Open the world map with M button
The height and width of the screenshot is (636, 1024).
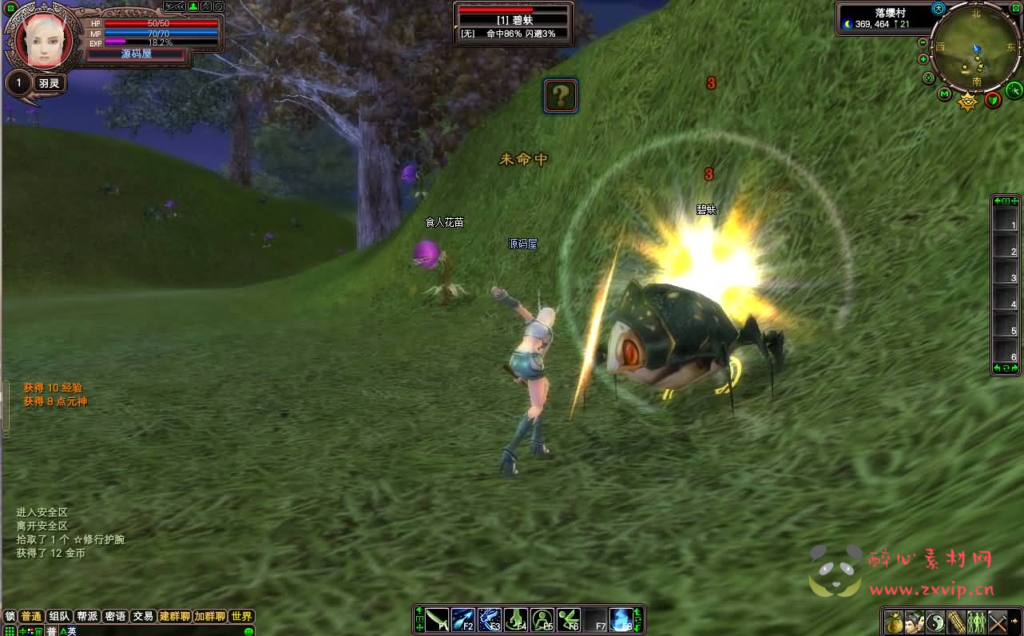[944, 94]
